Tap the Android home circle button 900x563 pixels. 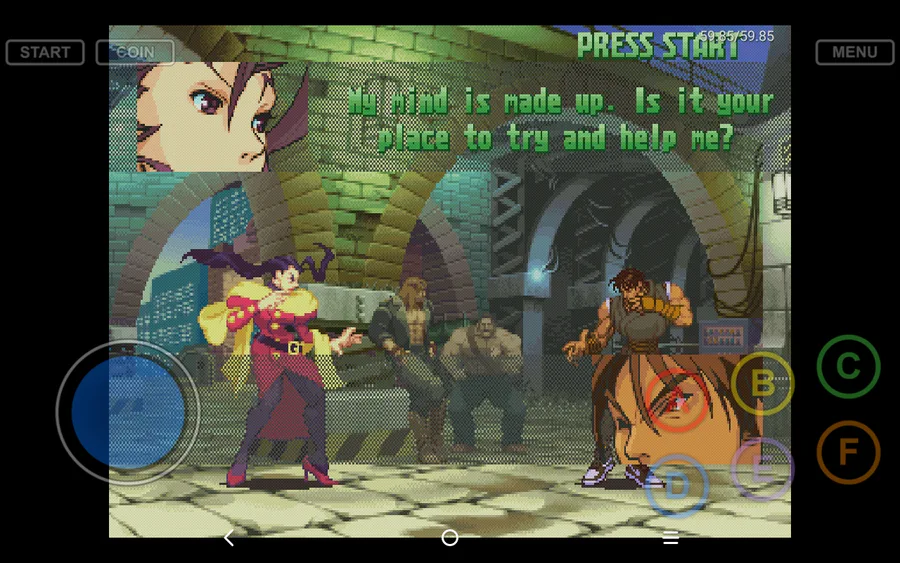coord(450,538)
